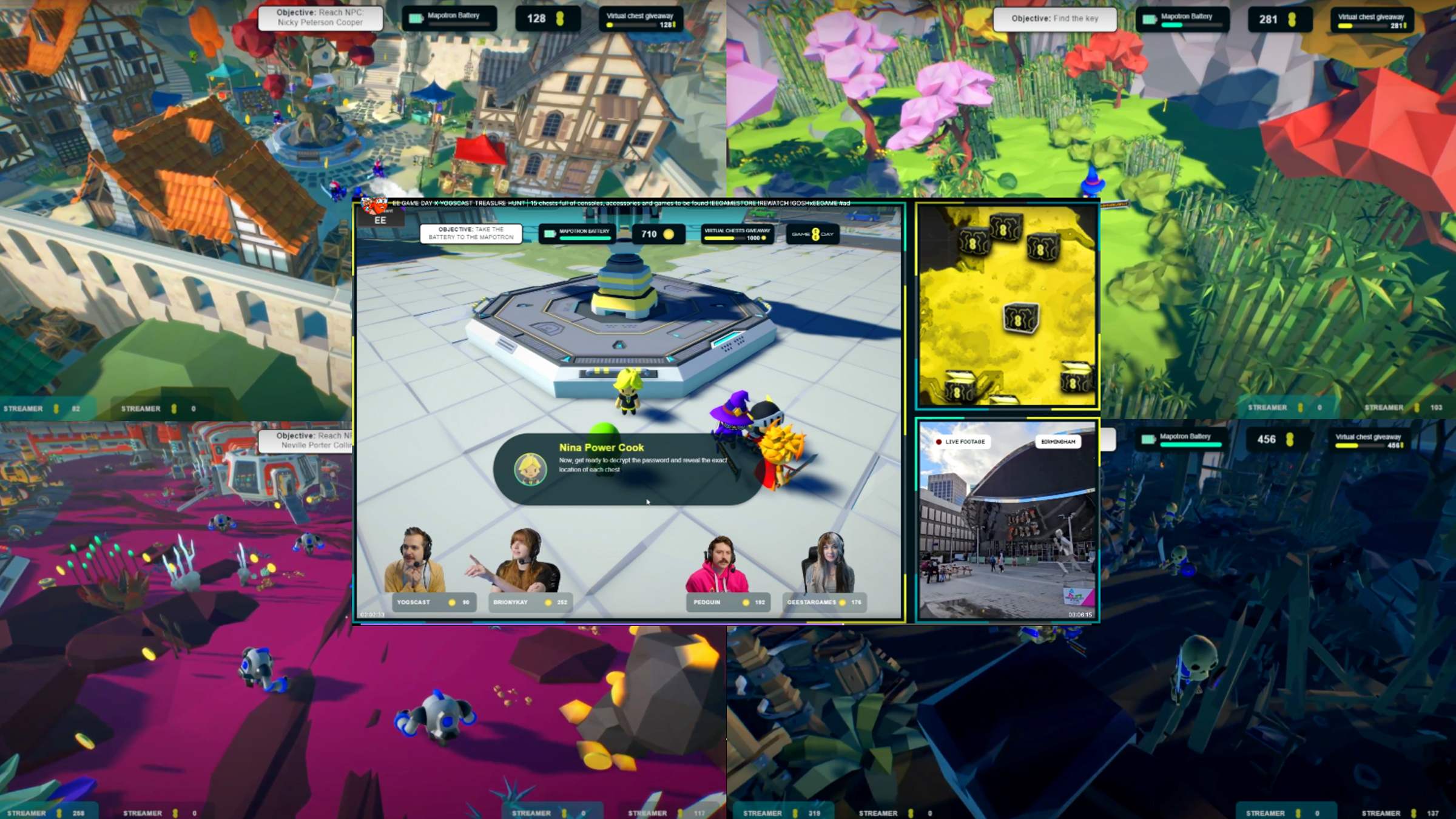Click the 'Reach NPC: Nicky Peterson Cooper' objective
Image resolution: width=1456 pixels, height=819 pixels.
(320, 18)
